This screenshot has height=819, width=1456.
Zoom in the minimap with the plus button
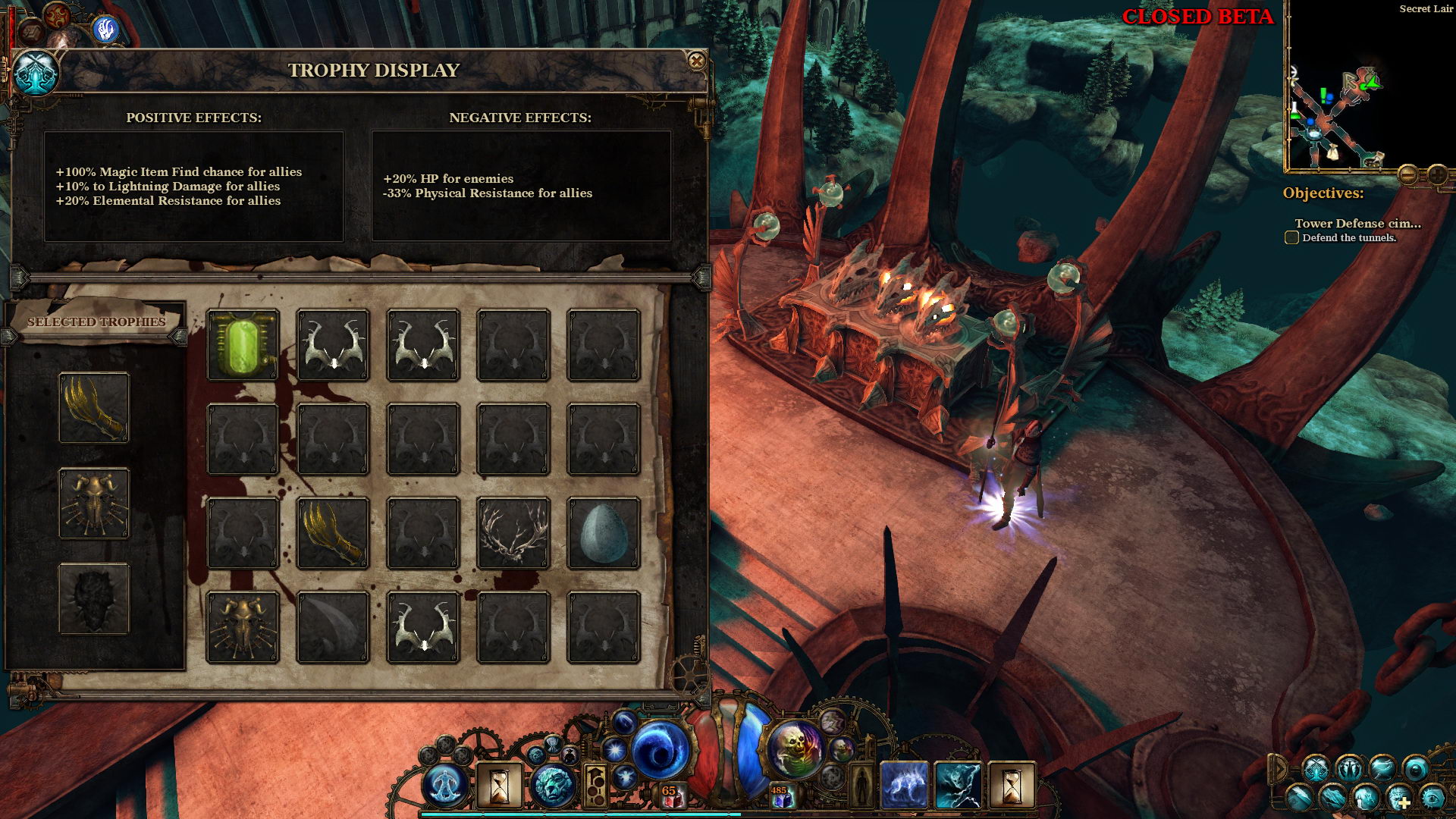click(x=1437, y=175)
